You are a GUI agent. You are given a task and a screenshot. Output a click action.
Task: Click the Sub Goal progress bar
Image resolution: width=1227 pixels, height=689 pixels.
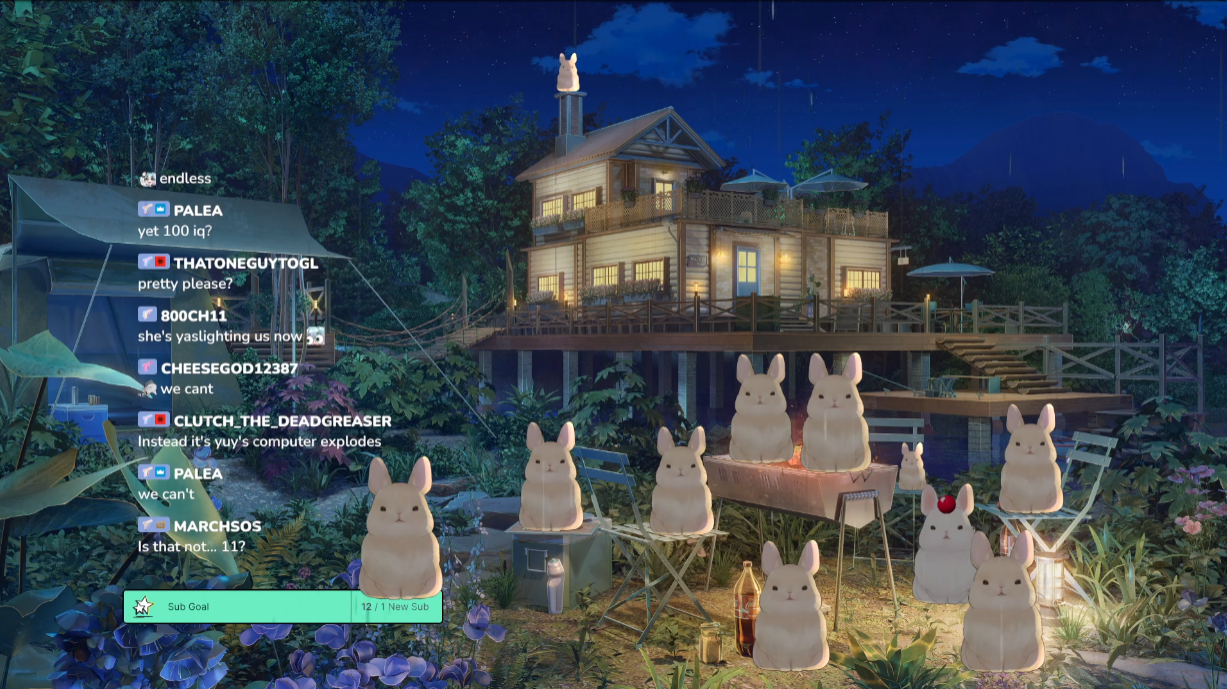pos(283,607)
